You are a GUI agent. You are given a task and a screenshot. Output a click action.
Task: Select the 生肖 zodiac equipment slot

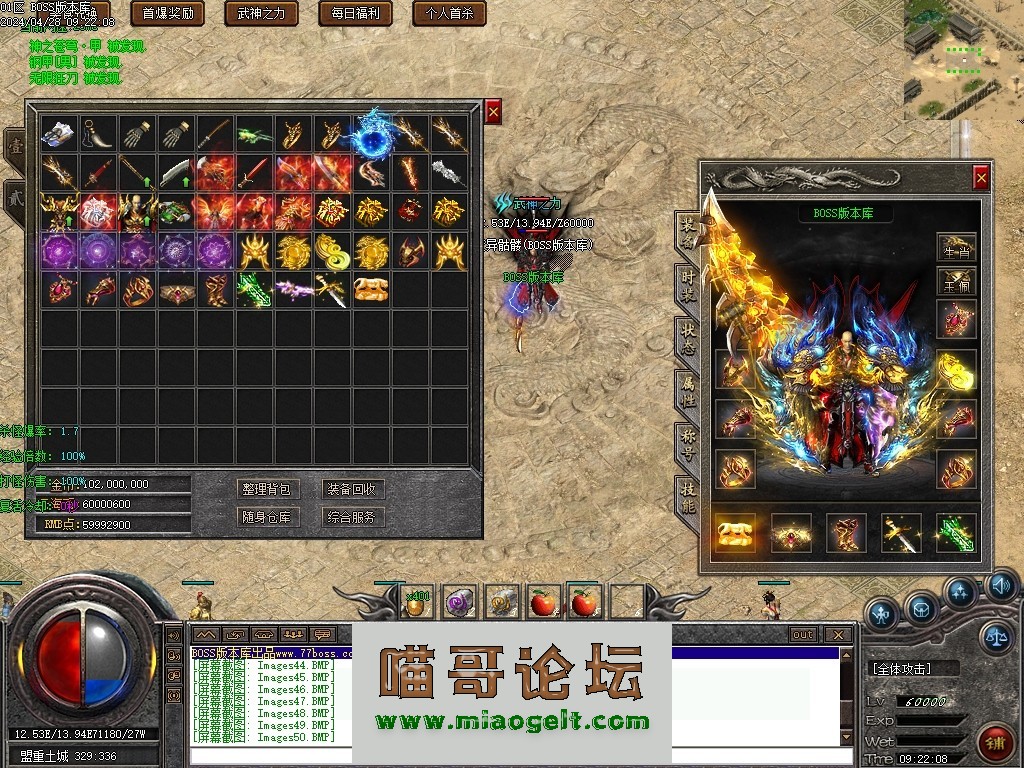coord(956,246)
